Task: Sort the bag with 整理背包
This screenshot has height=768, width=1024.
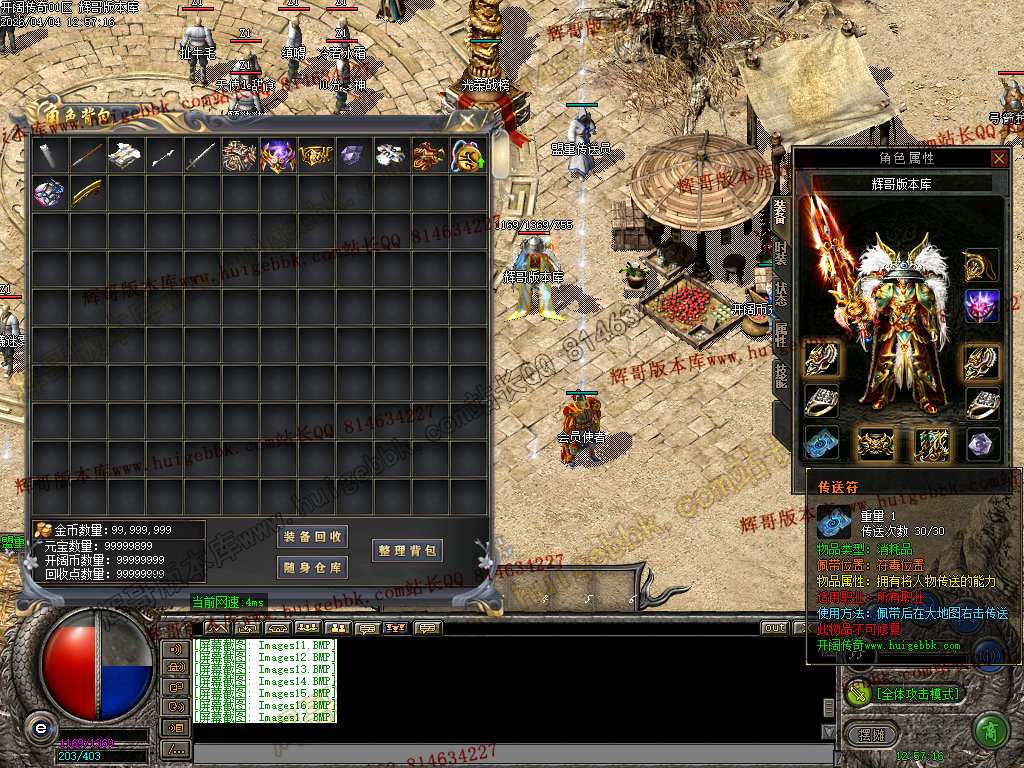Action: (x=407, y=551)
